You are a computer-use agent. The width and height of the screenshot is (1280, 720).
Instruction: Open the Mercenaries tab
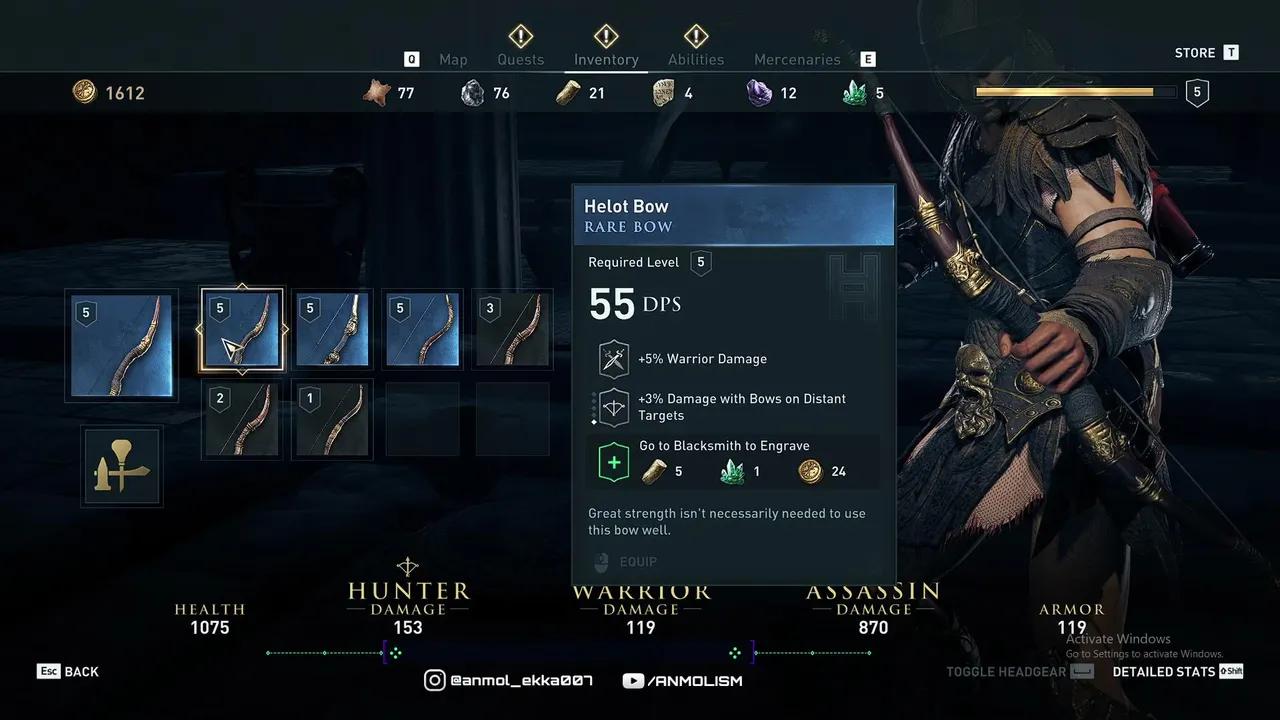coord(797,59)
